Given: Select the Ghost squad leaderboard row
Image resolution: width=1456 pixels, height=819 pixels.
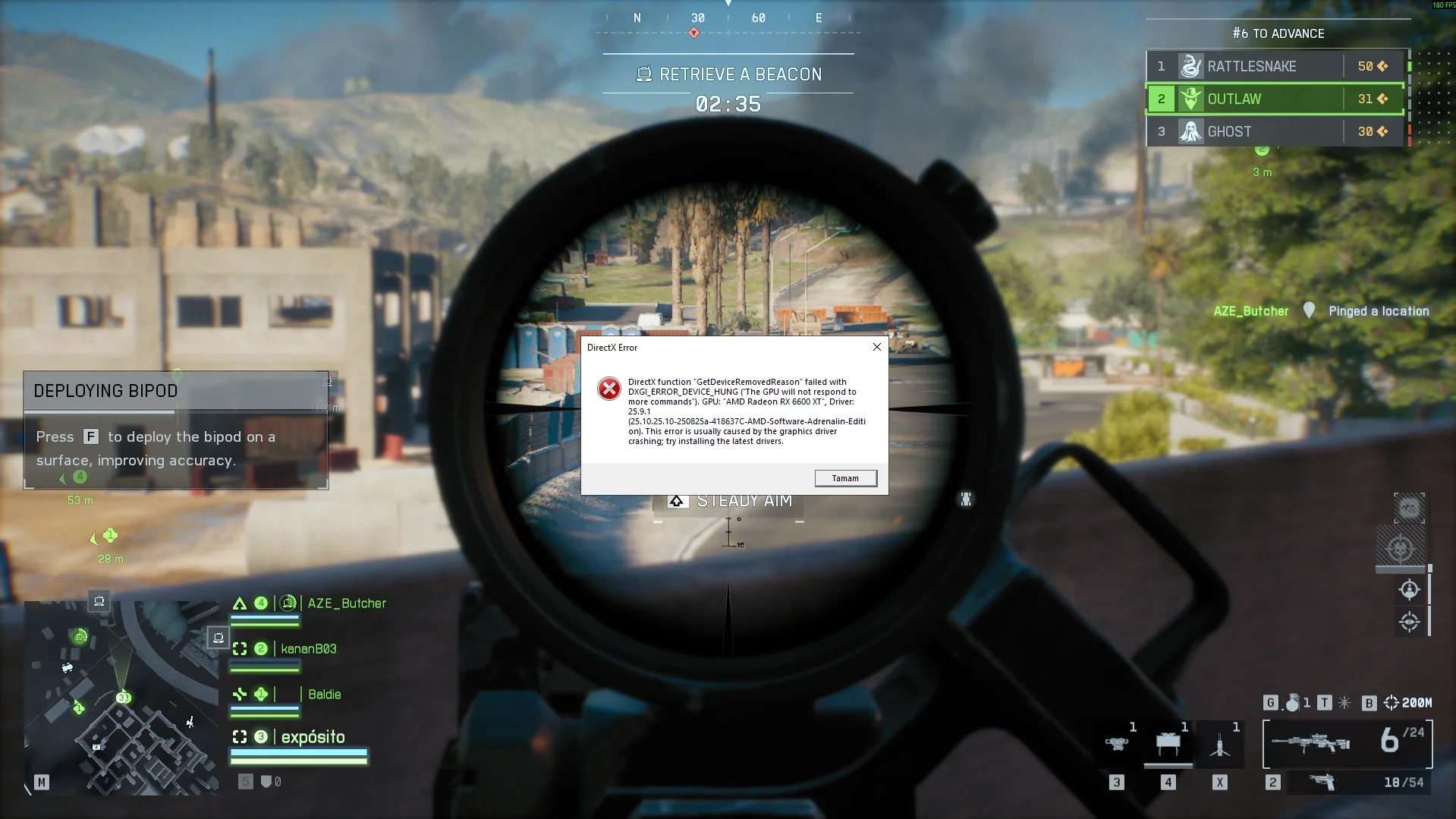Looking at the screenshot, I should [x=1275, y=131].
